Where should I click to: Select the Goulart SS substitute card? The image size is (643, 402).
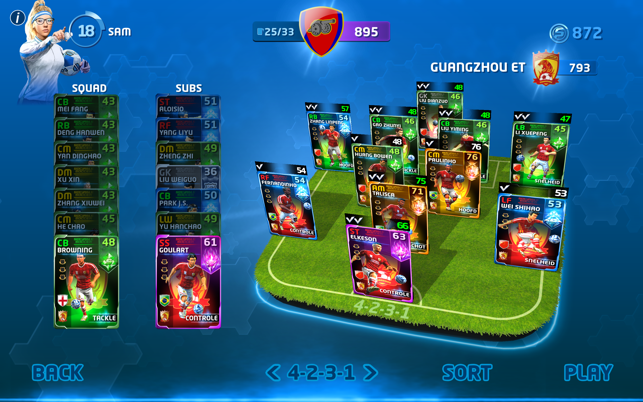(x=188, y=282)
